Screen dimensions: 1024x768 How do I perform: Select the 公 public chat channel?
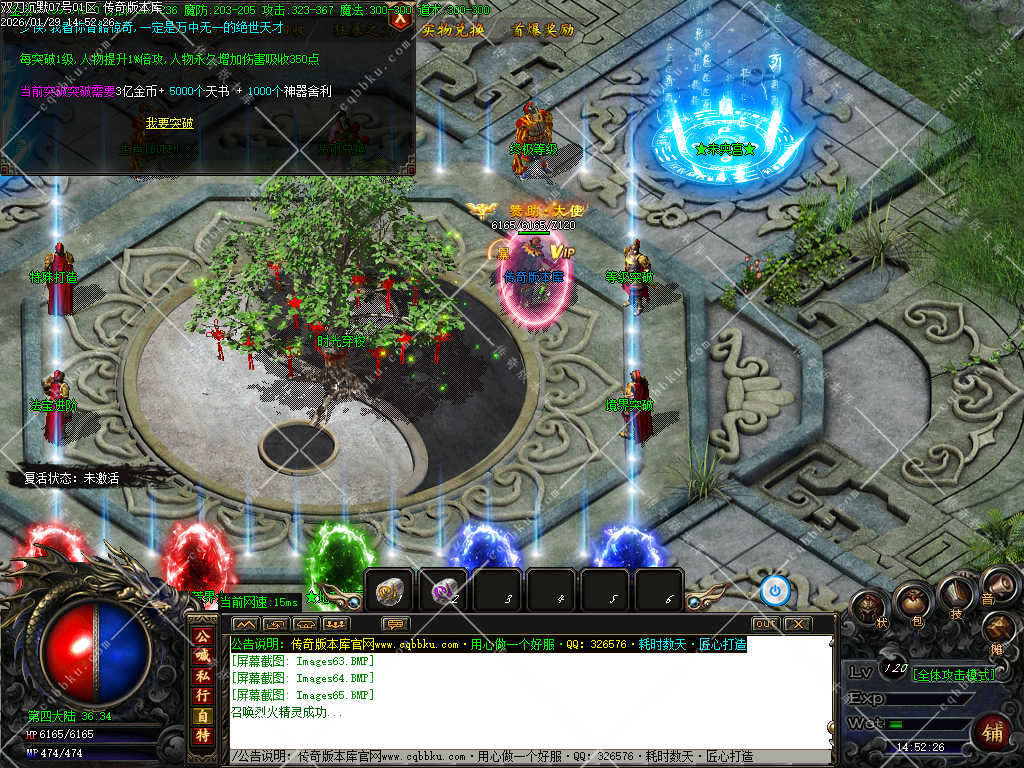coord(202,638)
